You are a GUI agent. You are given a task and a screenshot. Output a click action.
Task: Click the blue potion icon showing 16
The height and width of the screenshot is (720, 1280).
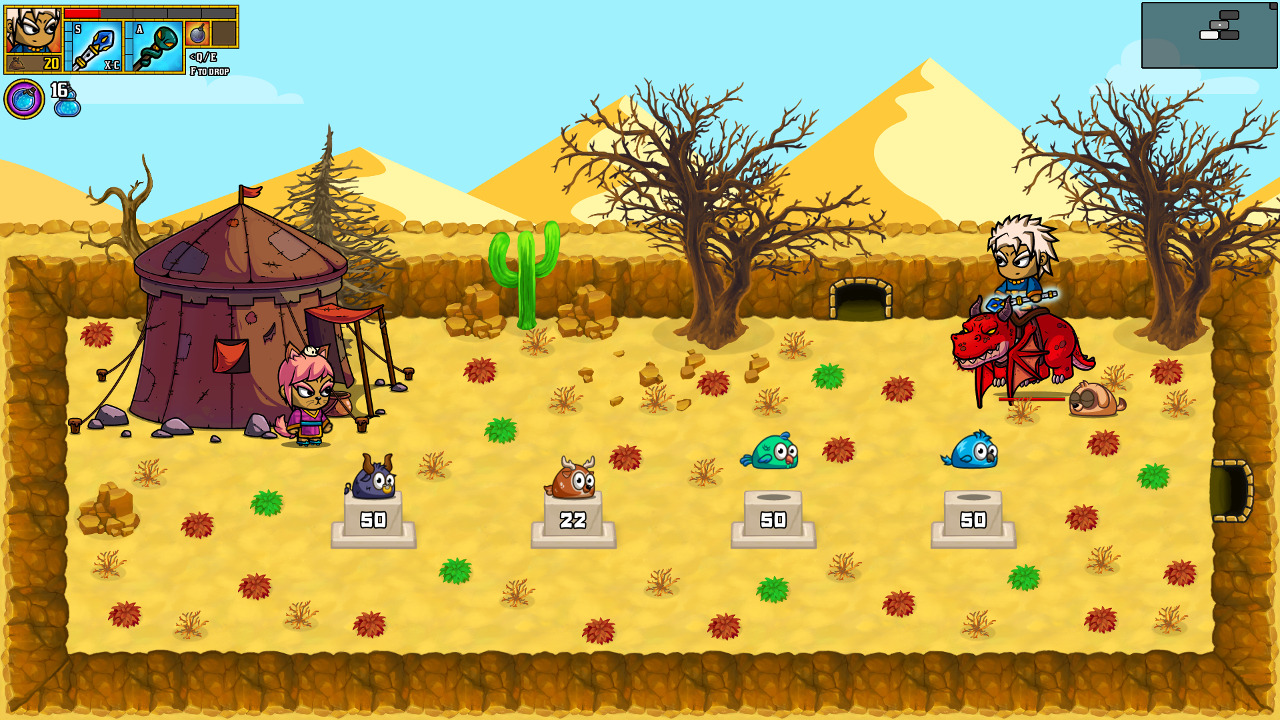[65, 98]
